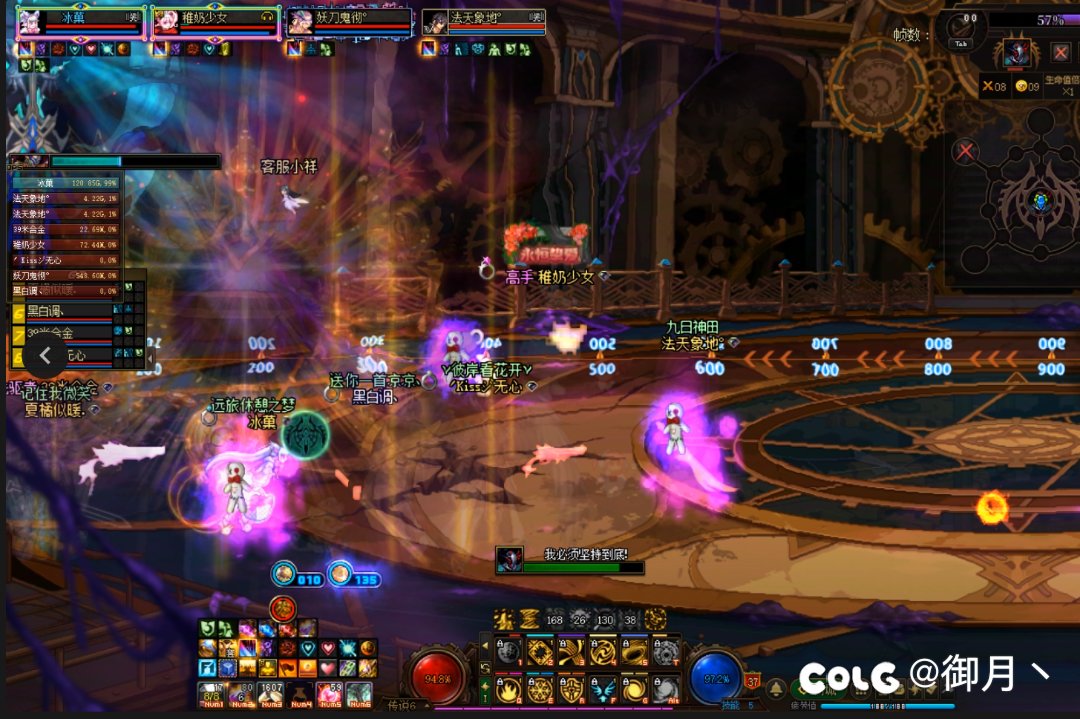Image resolution: width=1080 pixels, height=719 pixels.
Task: Click the round back arrow overlay button
Action: (45, 355)
